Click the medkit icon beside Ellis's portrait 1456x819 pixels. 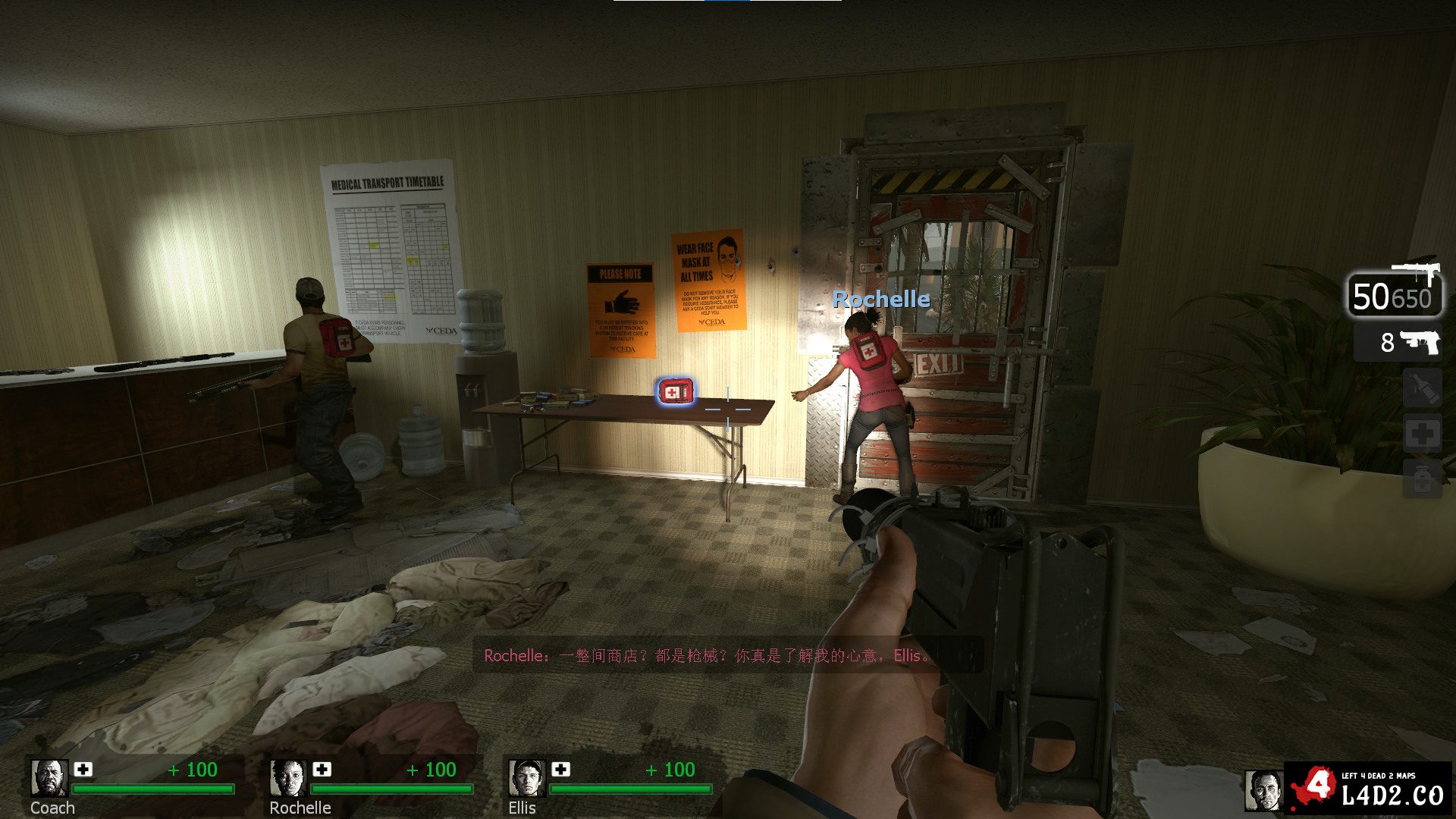point(561,769)
